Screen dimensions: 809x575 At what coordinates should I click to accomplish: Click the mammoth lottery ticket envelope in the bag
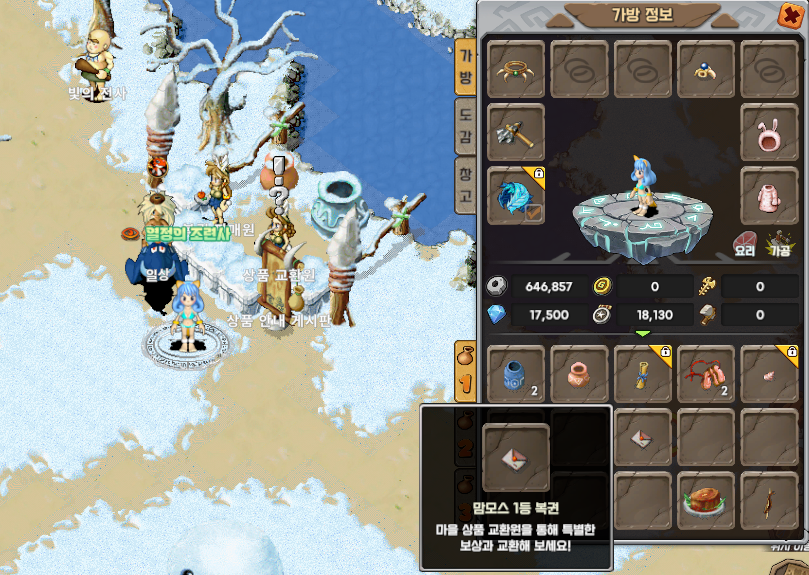coord(642,438)
